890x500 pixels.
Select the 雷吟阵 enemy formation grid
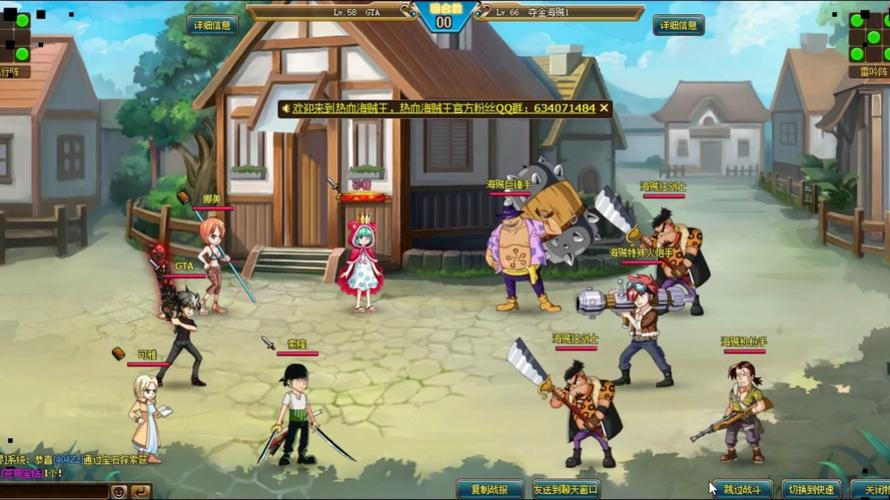click(869, 38)
